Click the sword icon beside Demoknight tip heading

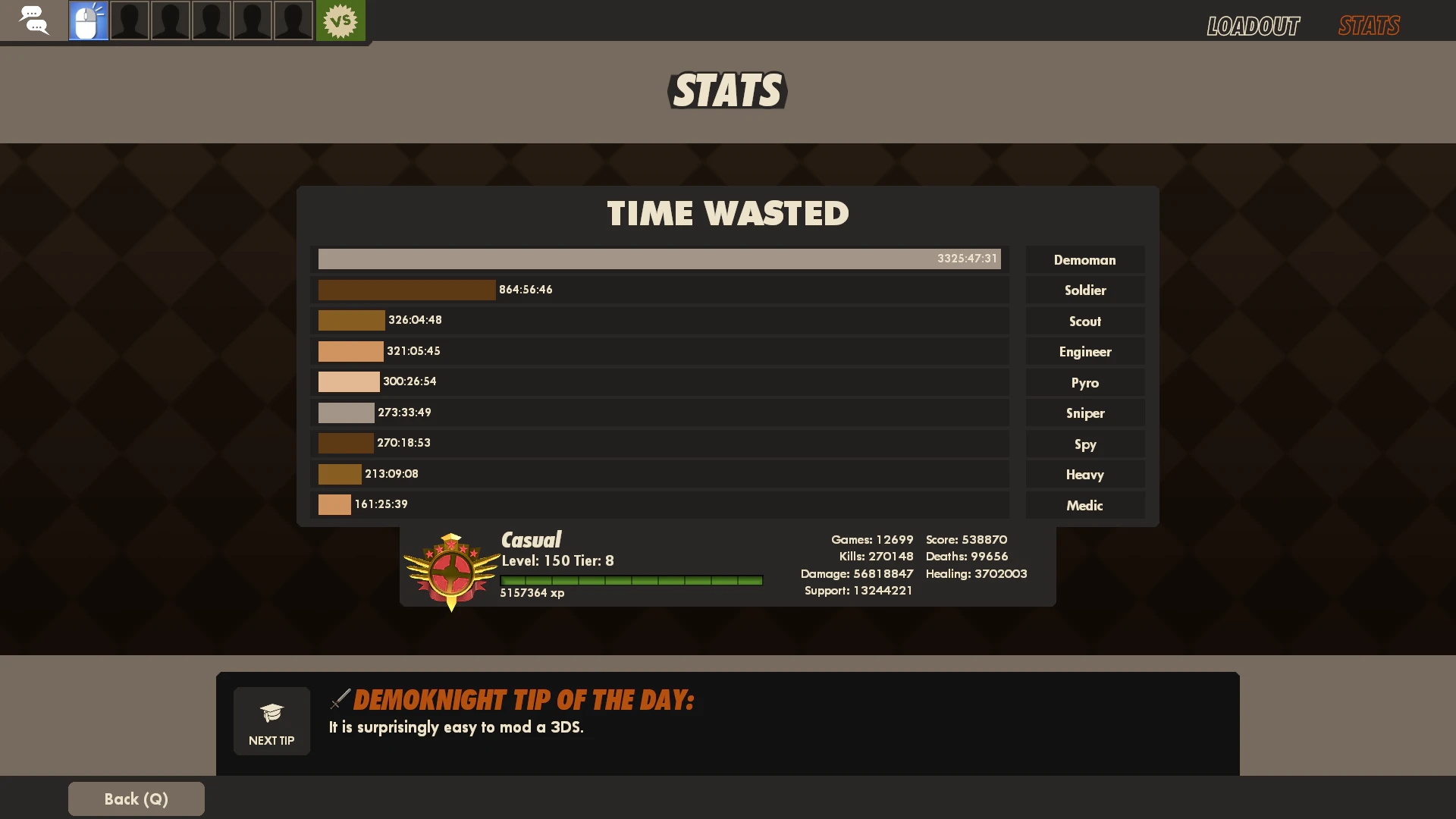pyautogui.click(x=340, y=699)
